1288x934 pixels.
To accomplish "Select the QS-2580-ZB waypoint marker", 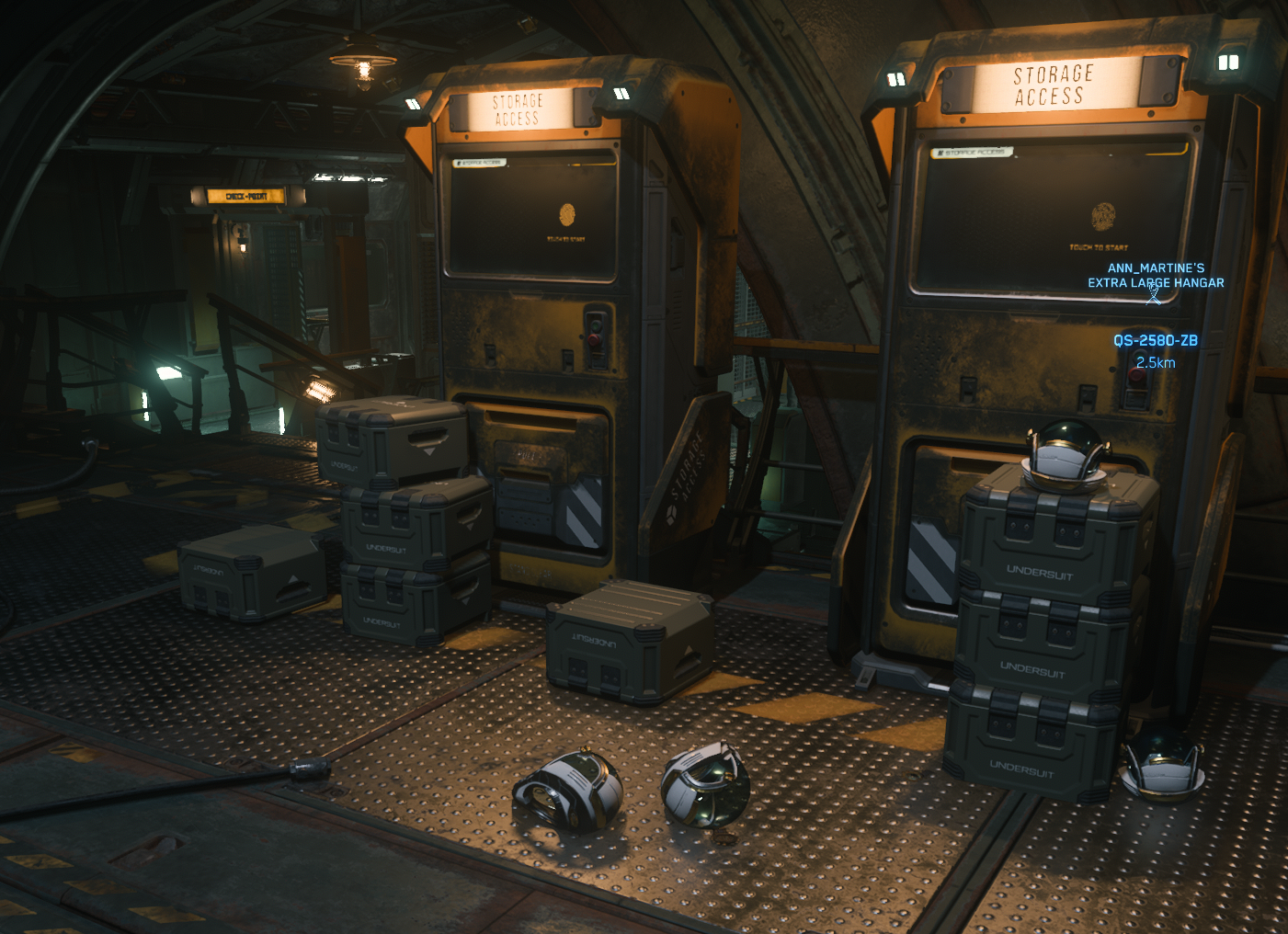I will [1155, 340].
